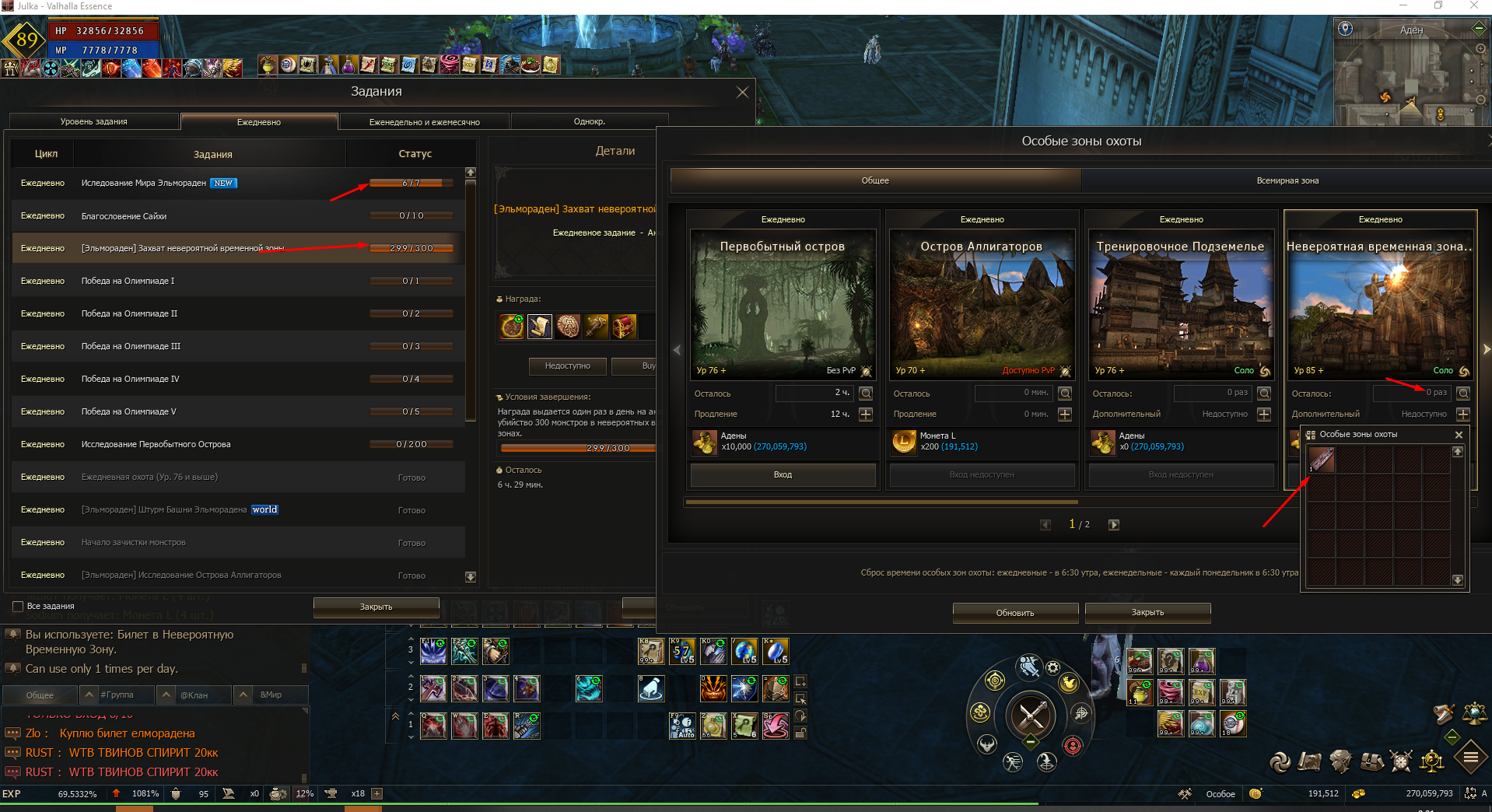Select the Остров Аллигаторов zone thumbnail
1492x812 pixels.
click(x=982, y=303)
